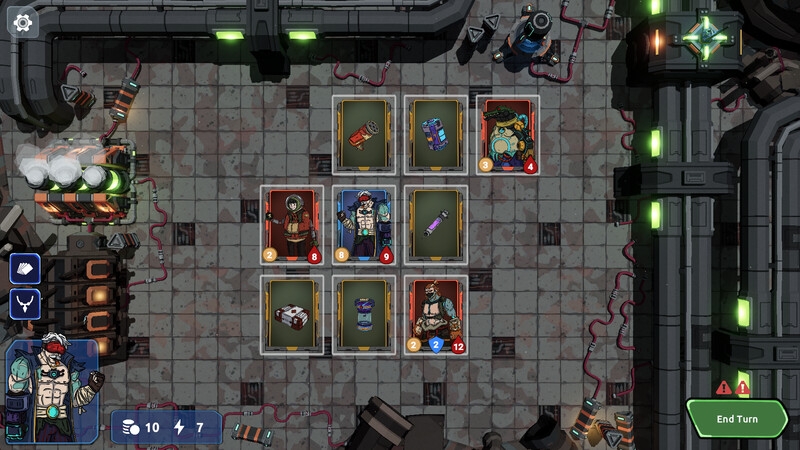The image size is (800, 450).
Task: Attack the round armored enemy card
Action: [x=508, y=135]
